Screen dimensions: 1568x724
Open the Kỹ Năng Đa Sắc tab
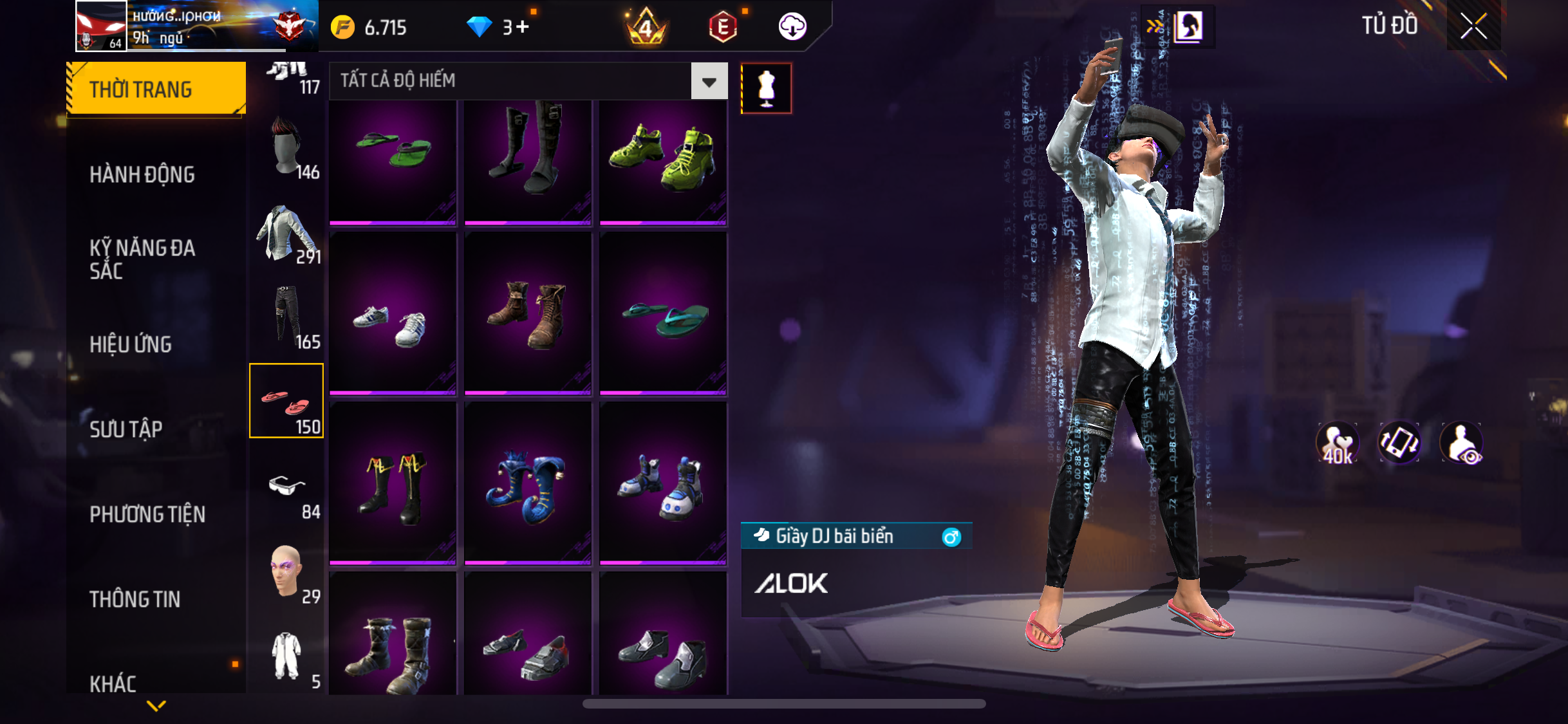pyautogui.click(x=142, y=259)
